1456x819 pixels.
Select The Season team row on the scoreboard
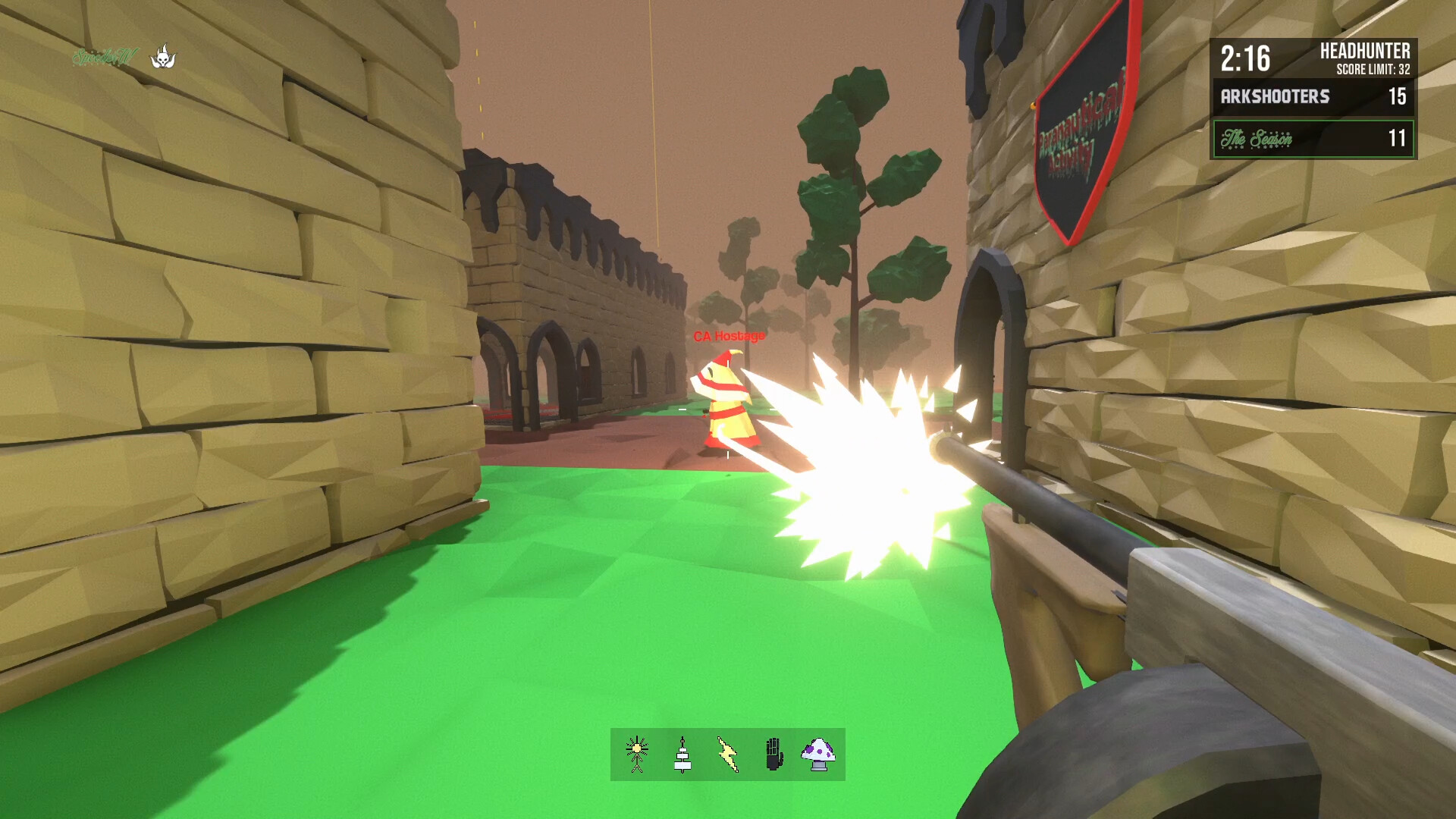click(1313, 139)
